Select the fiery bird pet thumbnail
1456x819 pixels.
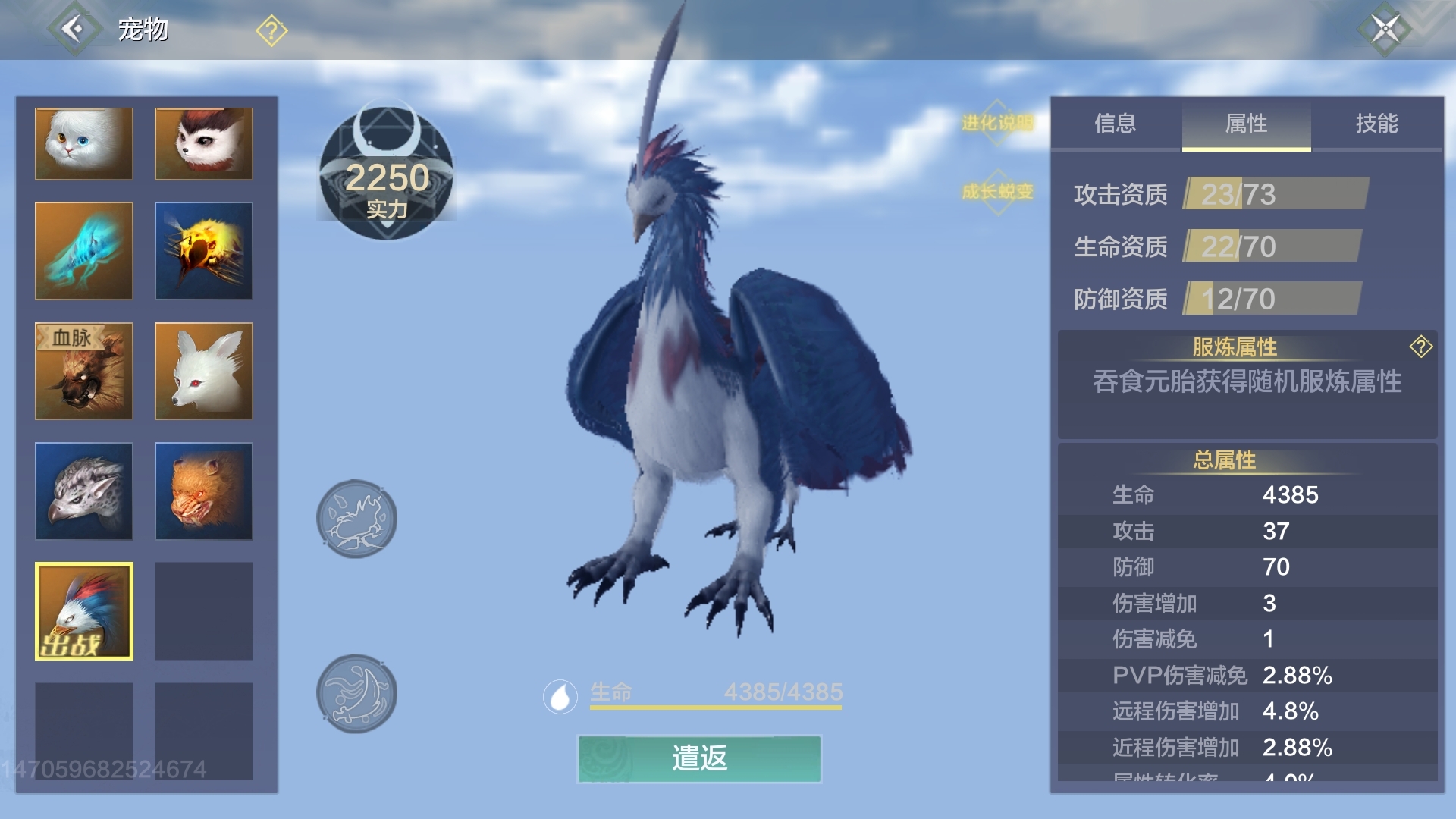click(202, 250)
